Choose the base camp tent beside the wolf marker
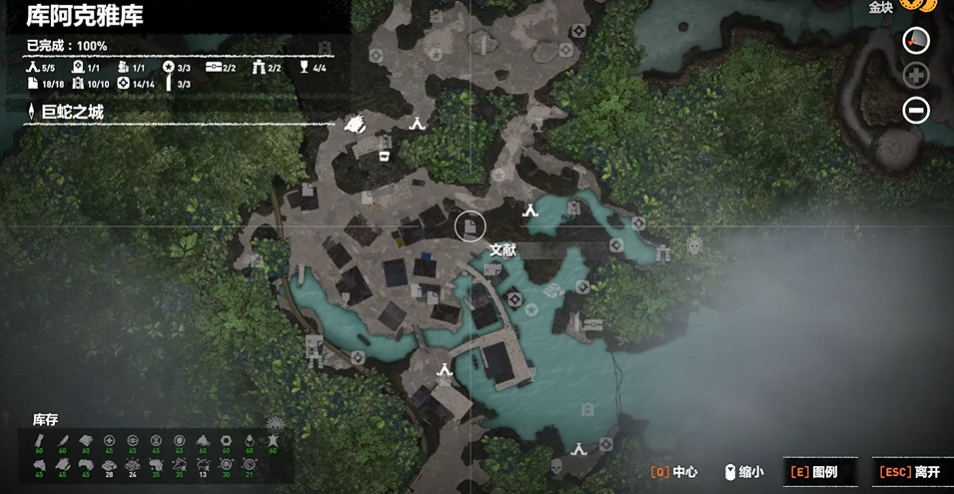This screenshot has width=954, height=494. tap(417, 123)
